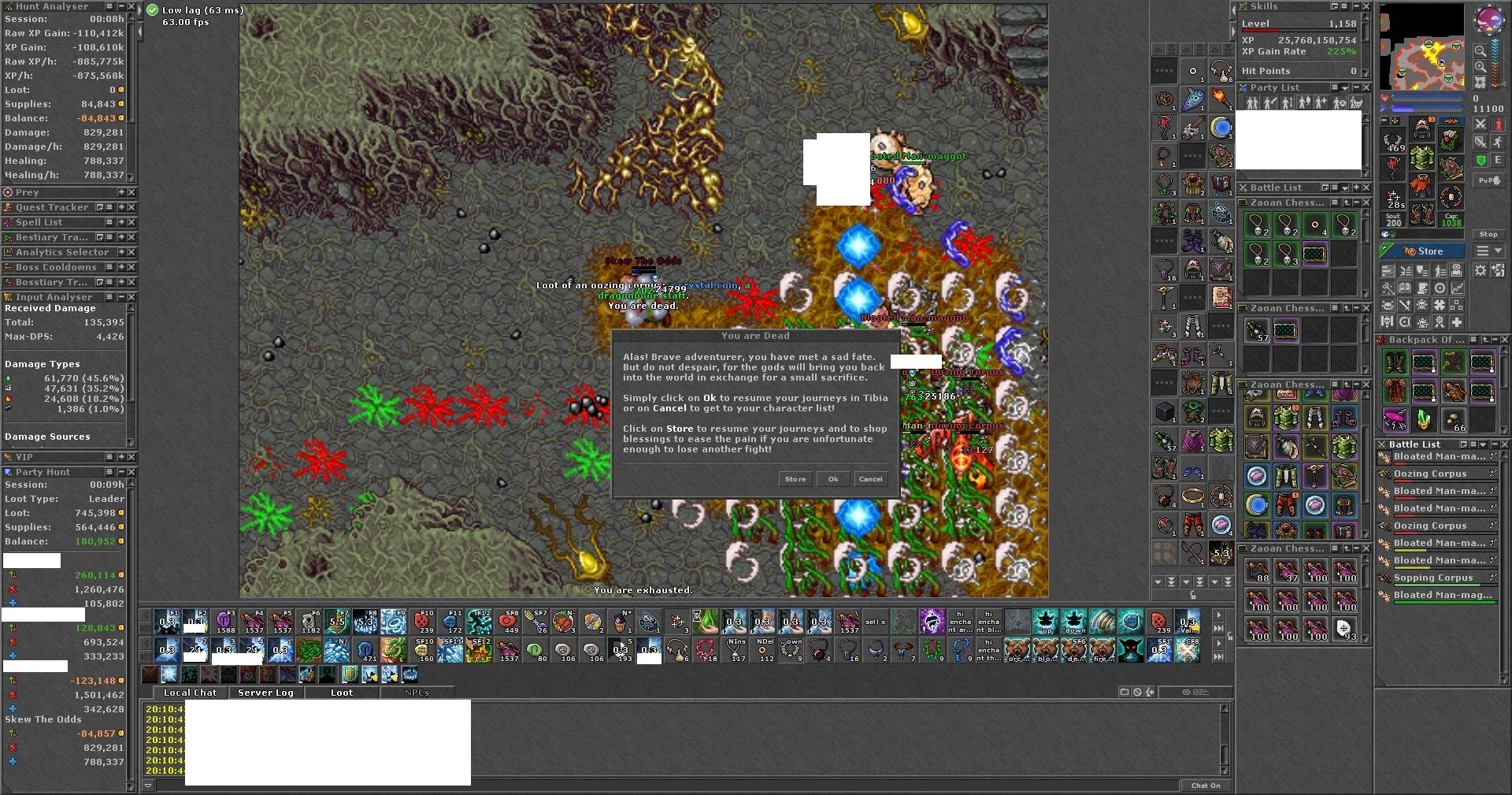Expand the Quest Tracker panel
Viewport: 1512px width, 795px height.
pyautogui.click(x=121, y=207)
